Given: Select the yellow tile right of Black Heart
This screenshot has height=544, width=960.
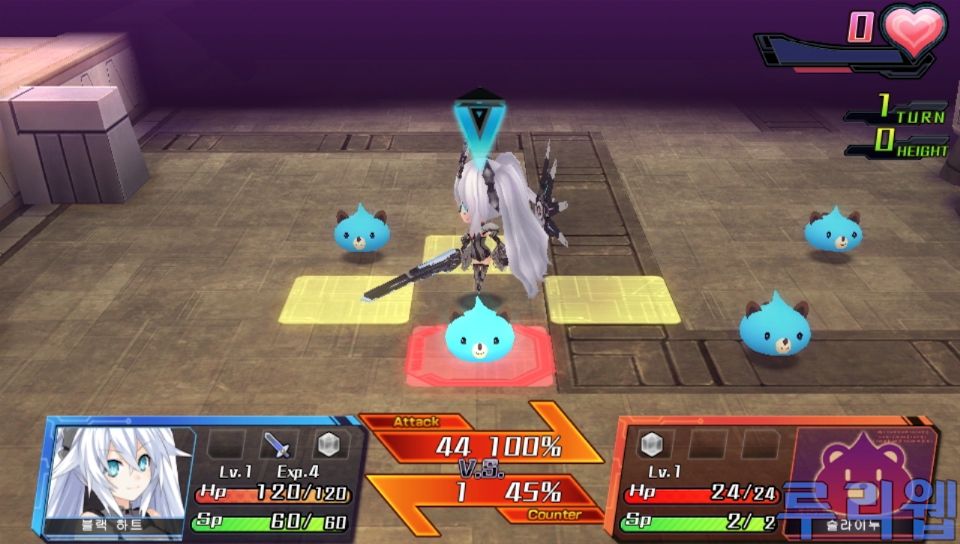Looking at the screenshot, I should pyautogui.click(x=611, y=298).
